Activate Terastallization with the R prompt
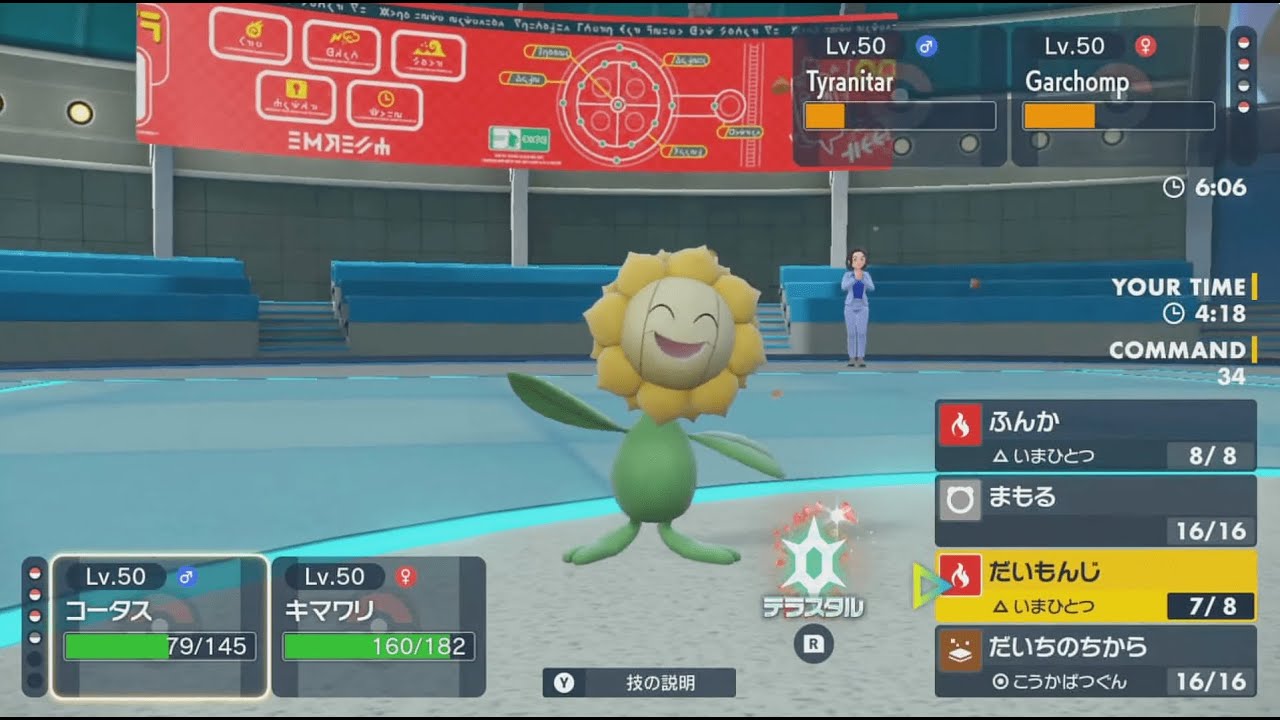This screenshot has height=720, width=1280. pos(814,646)
